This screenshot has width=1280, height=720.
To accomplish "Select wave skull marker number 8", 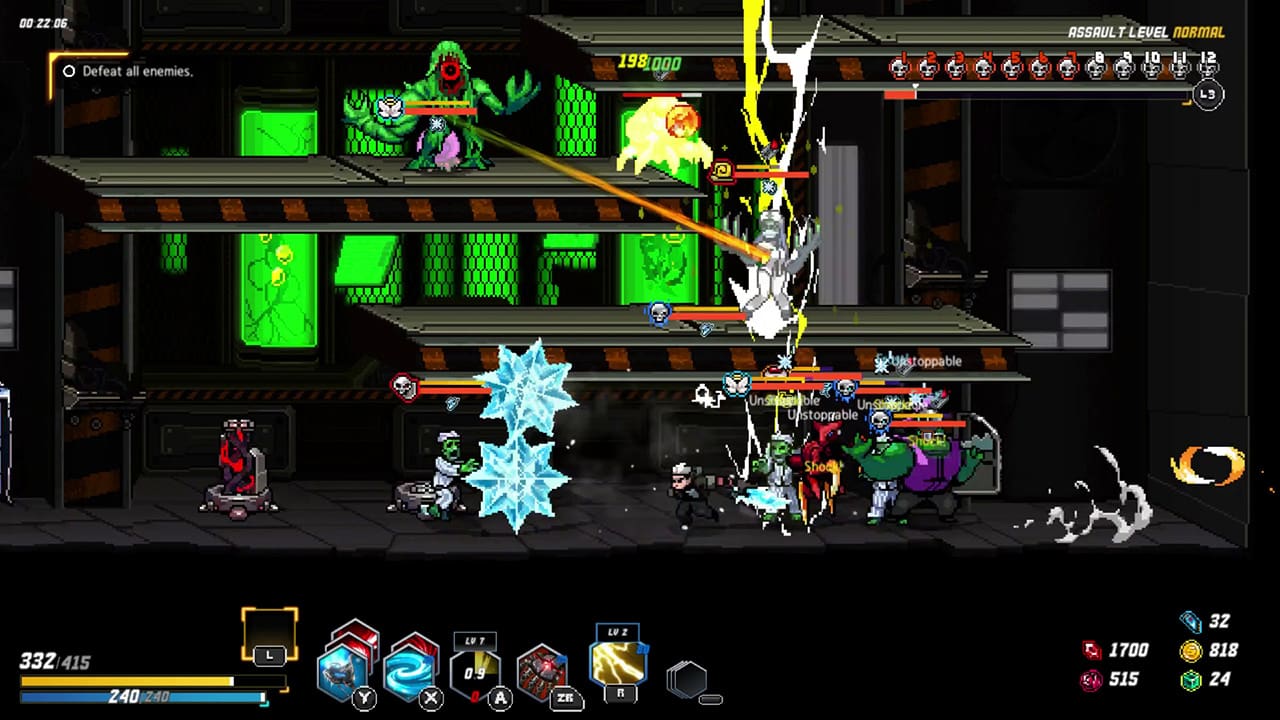I will coord(1096,68).
